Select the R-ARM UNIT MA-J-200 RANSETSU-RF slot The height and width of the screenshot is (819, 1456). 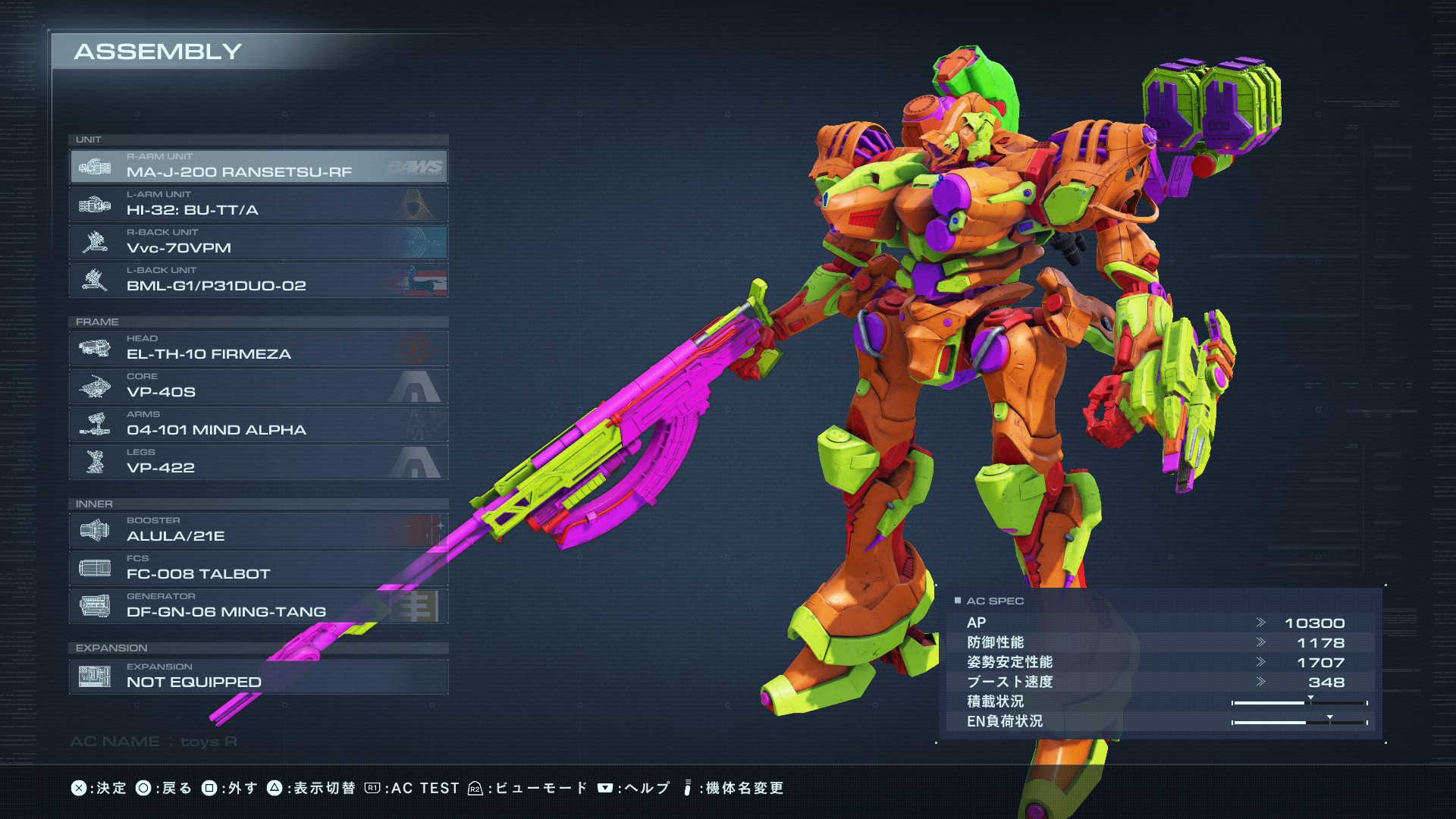(x=258, y=166)
